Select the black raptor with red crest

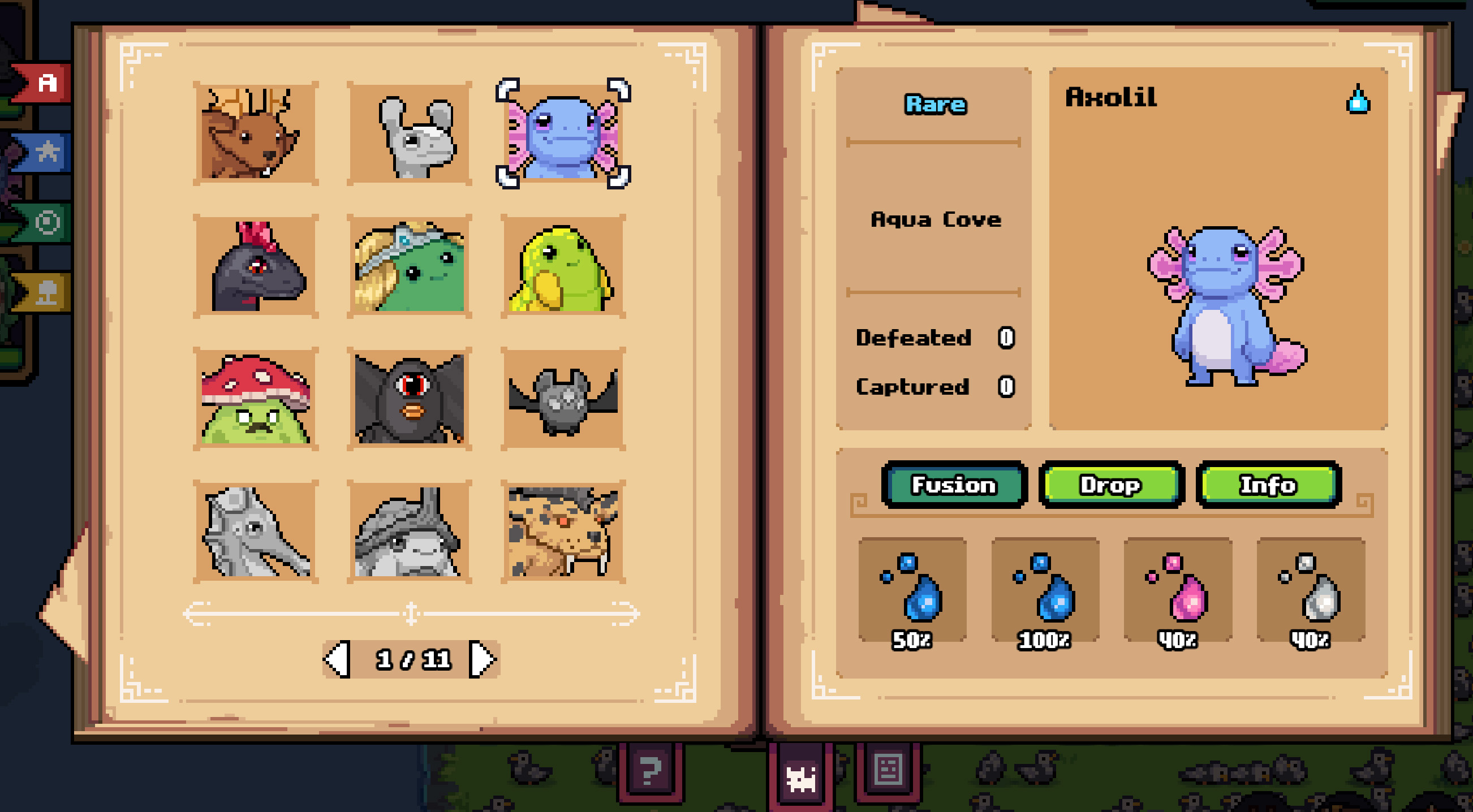point(255,266)
